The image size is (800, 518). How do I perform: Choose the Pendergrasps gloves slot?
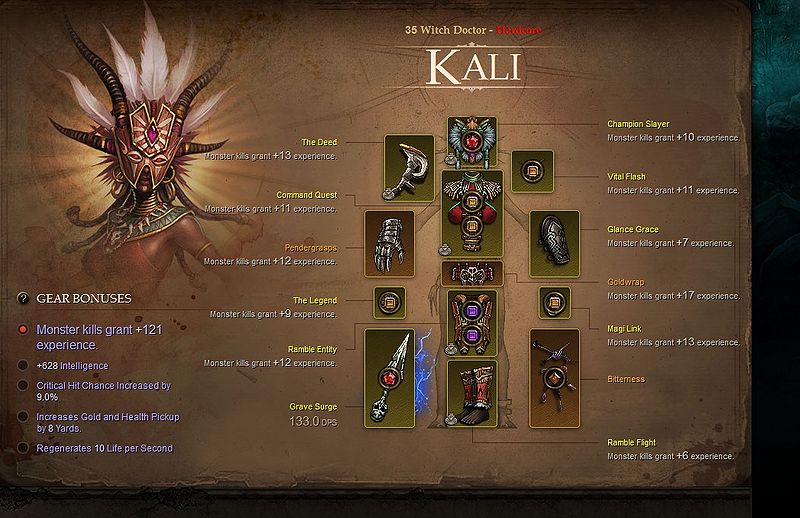pos(389,243)
